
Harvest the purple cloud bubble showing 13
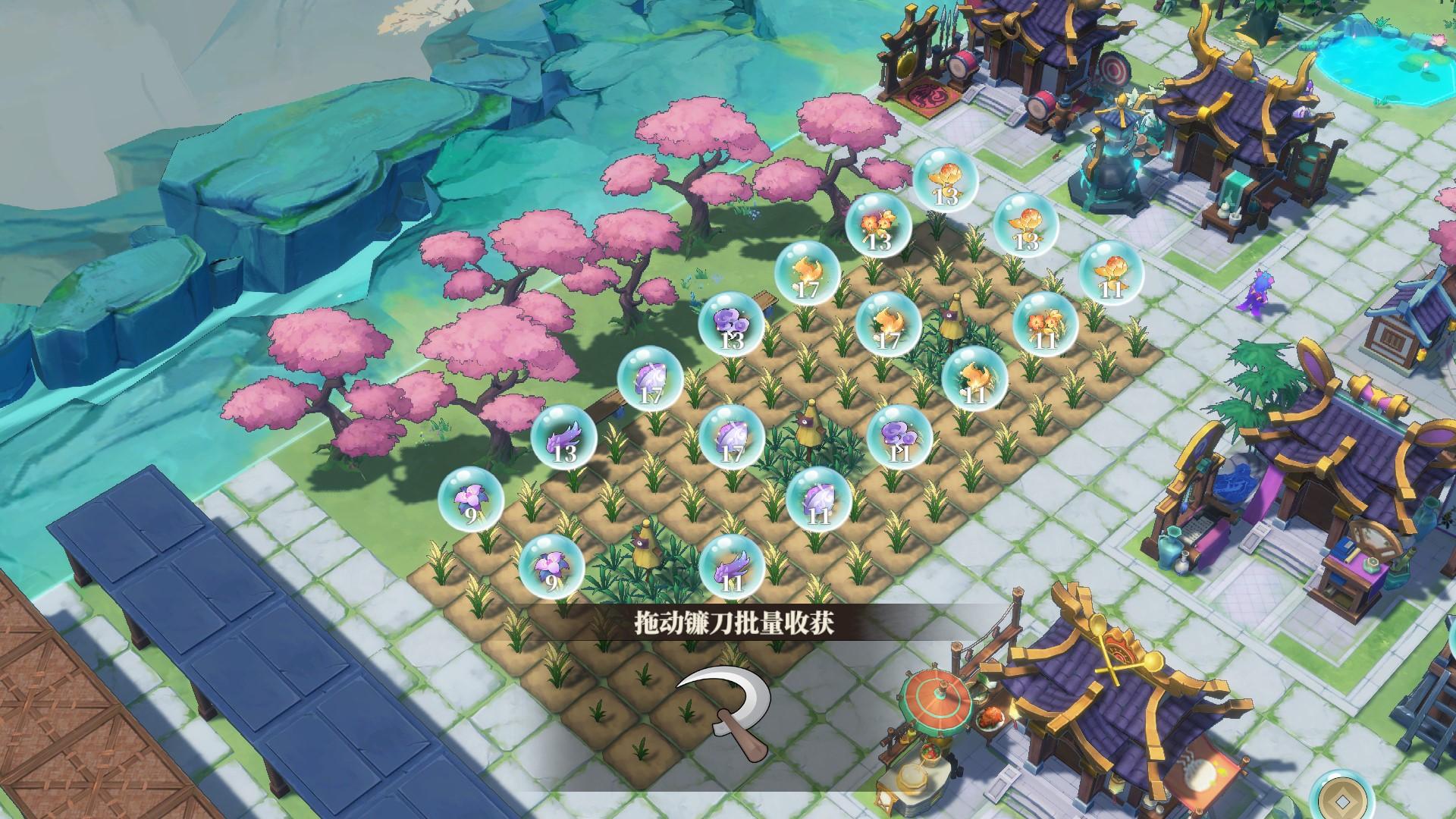point(731,326)
